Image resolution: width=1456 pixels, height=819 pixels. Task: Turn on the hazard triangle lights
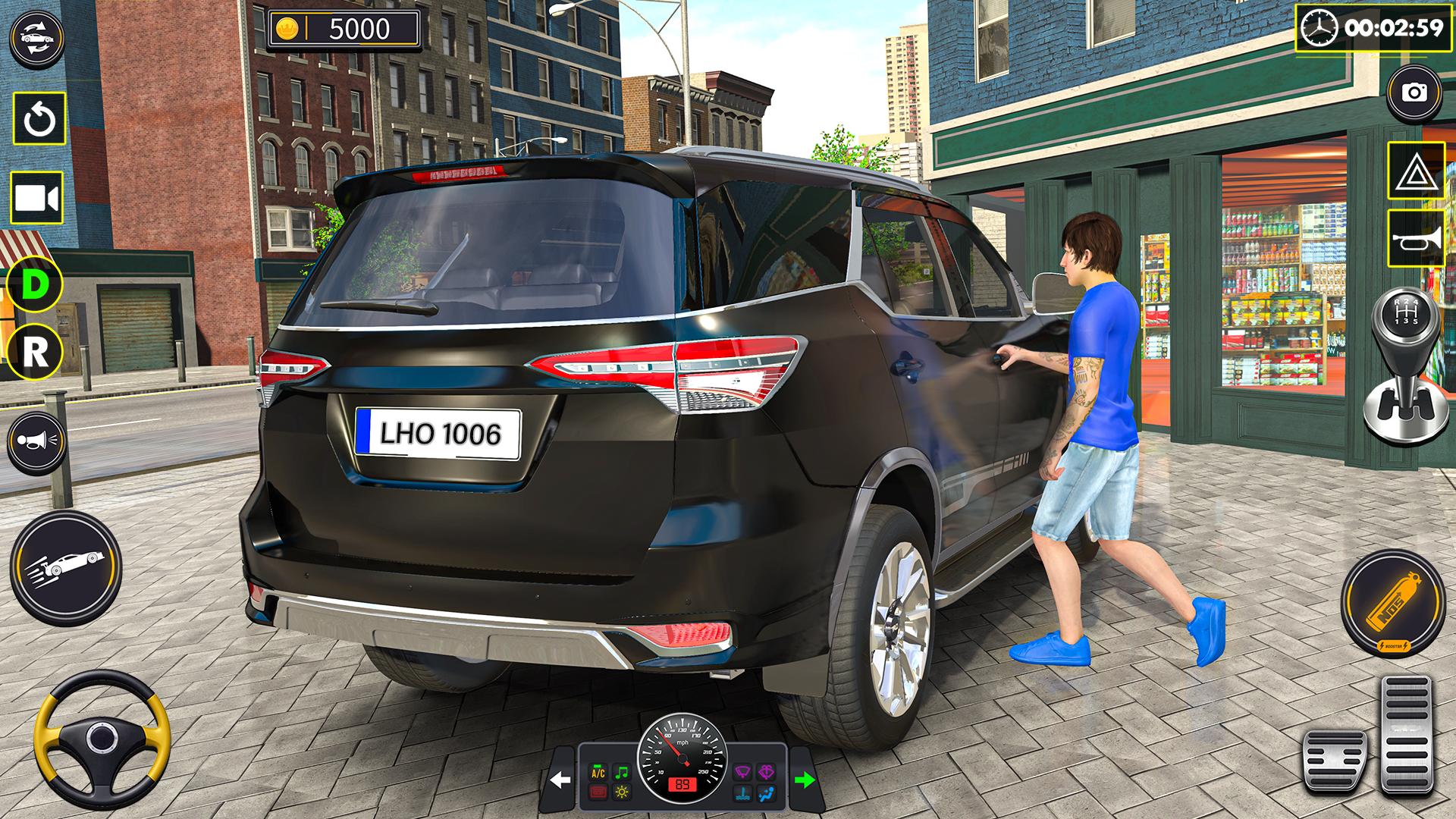(x=1415, y=171)
